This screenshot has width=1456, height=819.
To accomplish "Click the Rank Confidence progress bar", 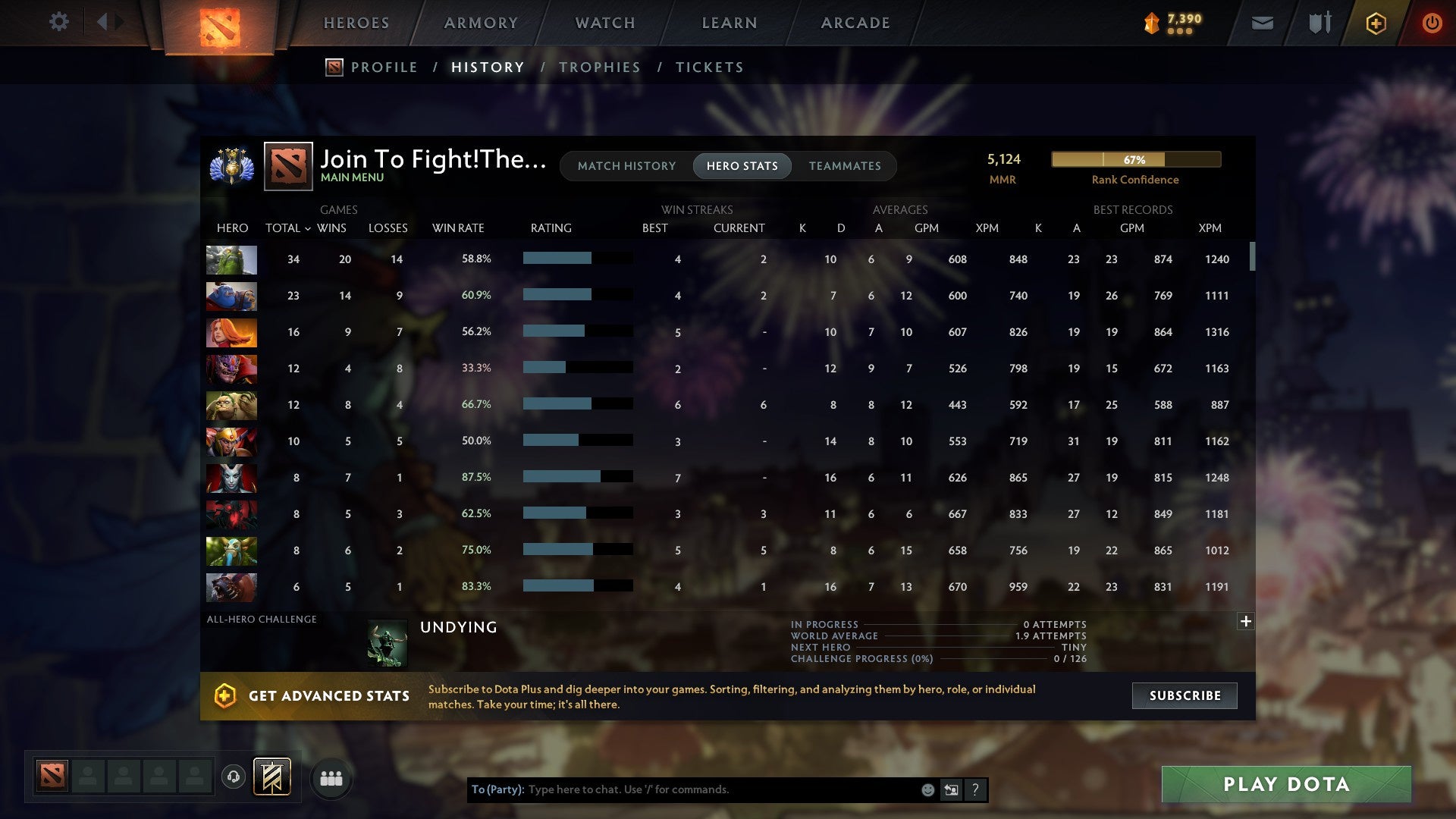I will tap(1135, 160).
